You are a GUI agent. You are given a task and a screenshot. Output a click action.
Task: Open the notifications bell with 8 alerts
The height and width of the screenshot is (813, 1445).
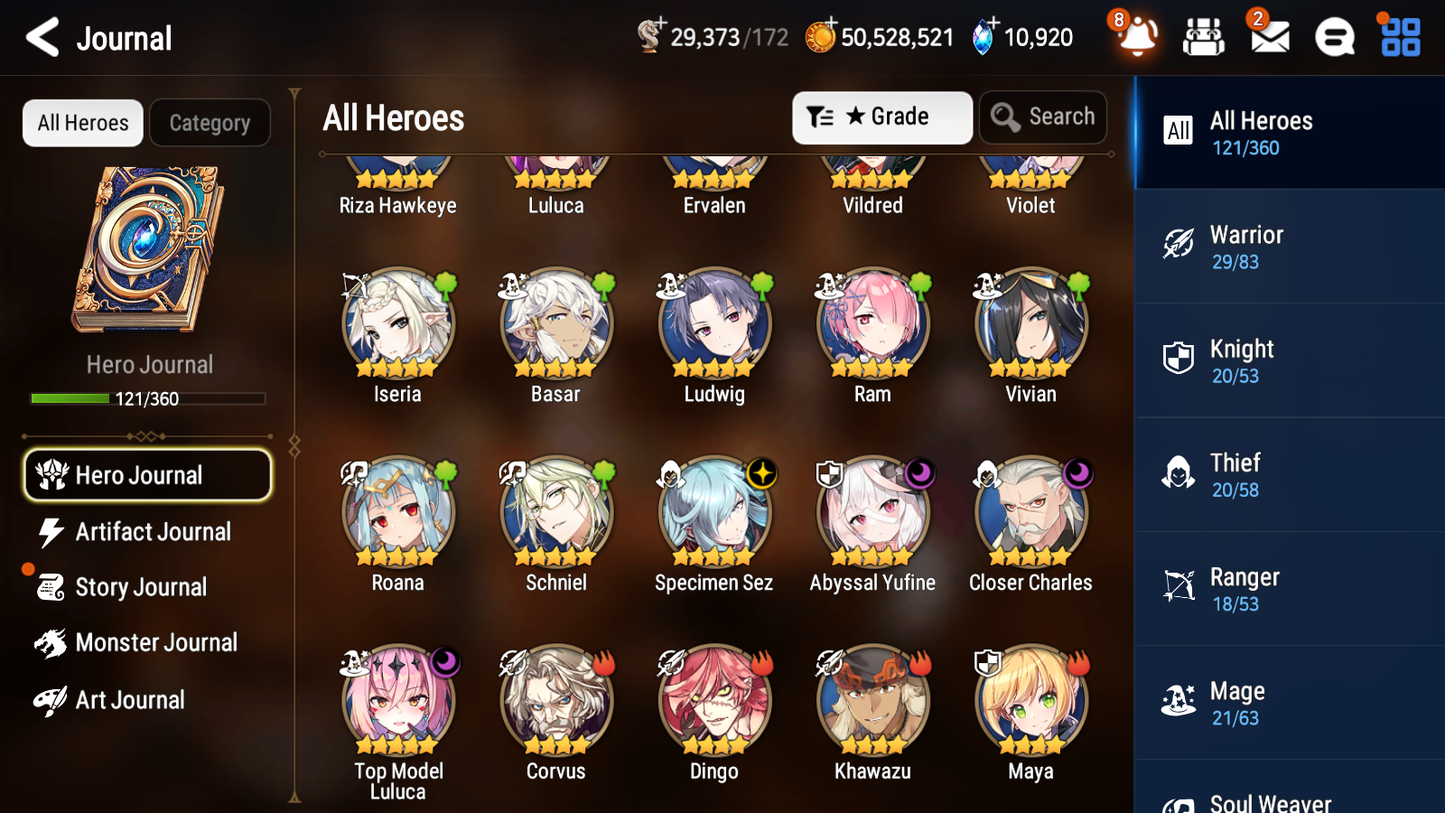coord(1138,36)
